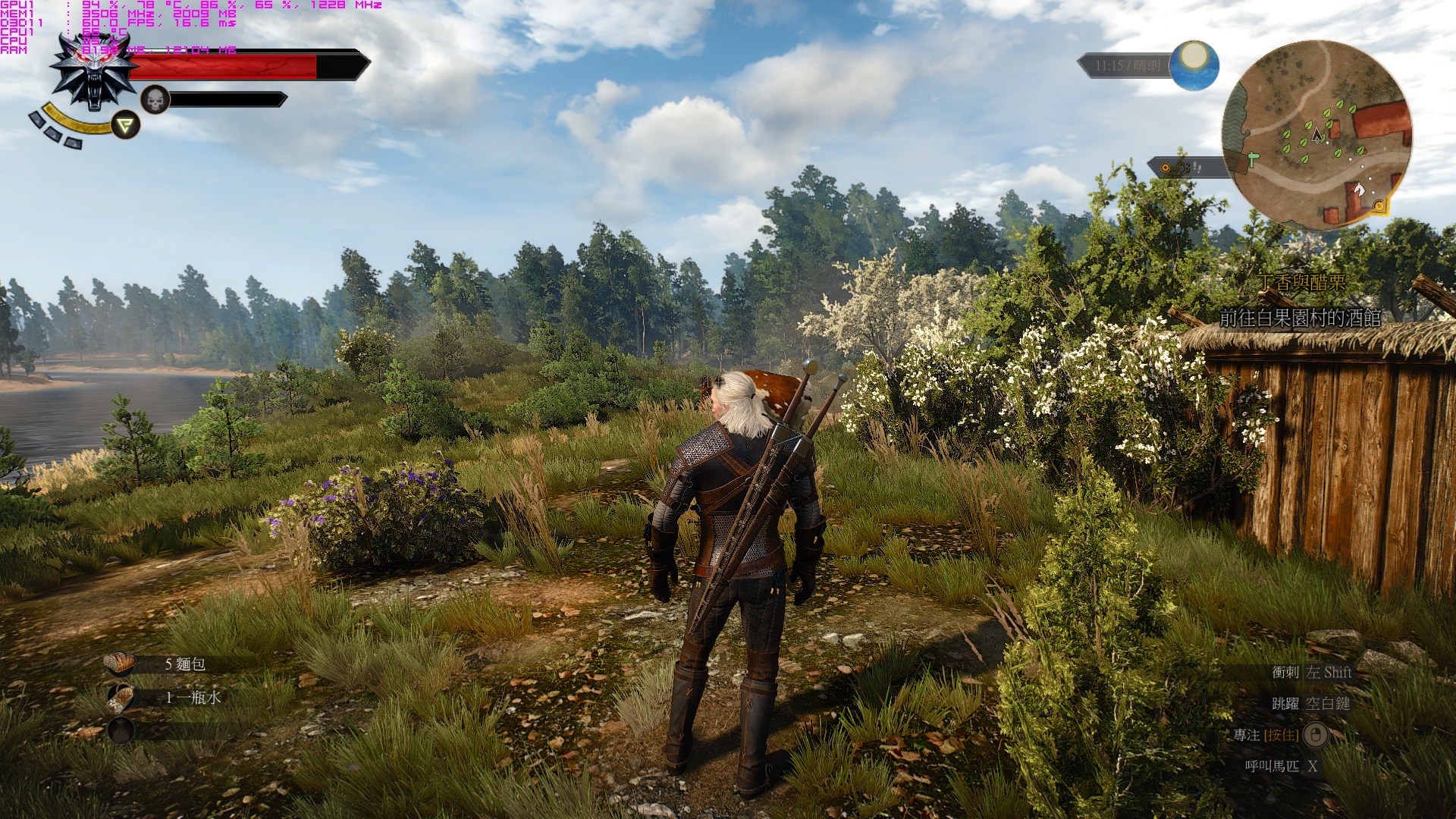1456x819 pixels.
Task: Click the yellow quest marker on minimap
Action: (1378, 205)
